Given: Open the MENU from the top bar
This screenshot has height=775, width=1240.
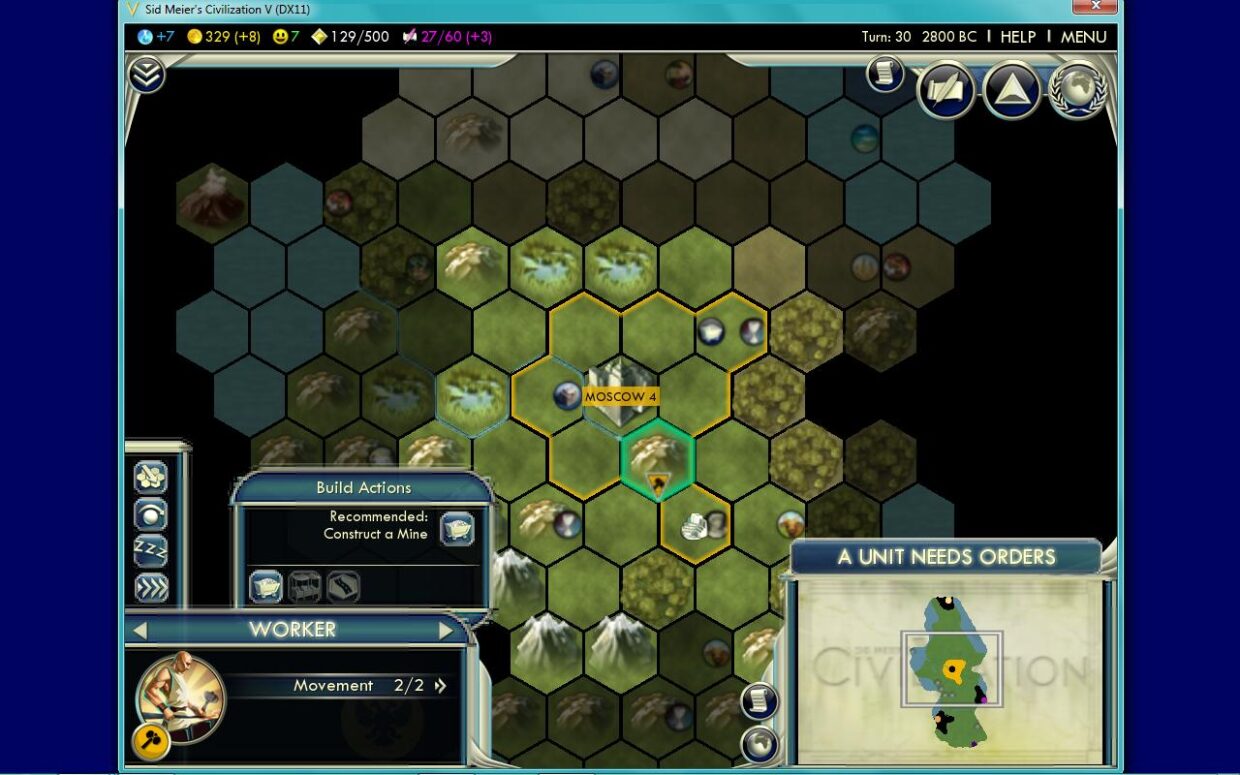Looking at the screenshot, I should [1083, 37].
